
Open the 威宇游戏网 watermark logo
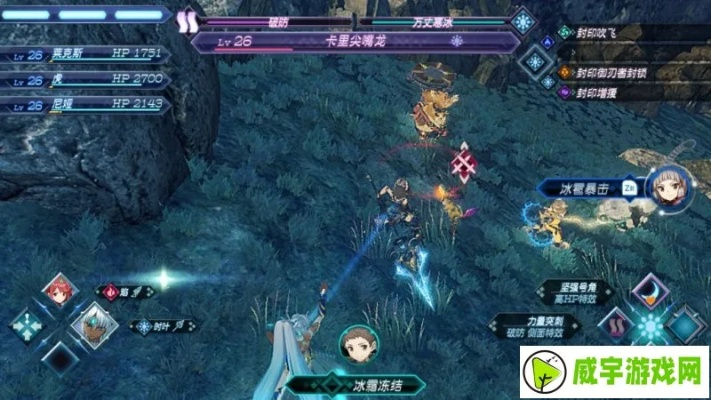pos(628,368)
